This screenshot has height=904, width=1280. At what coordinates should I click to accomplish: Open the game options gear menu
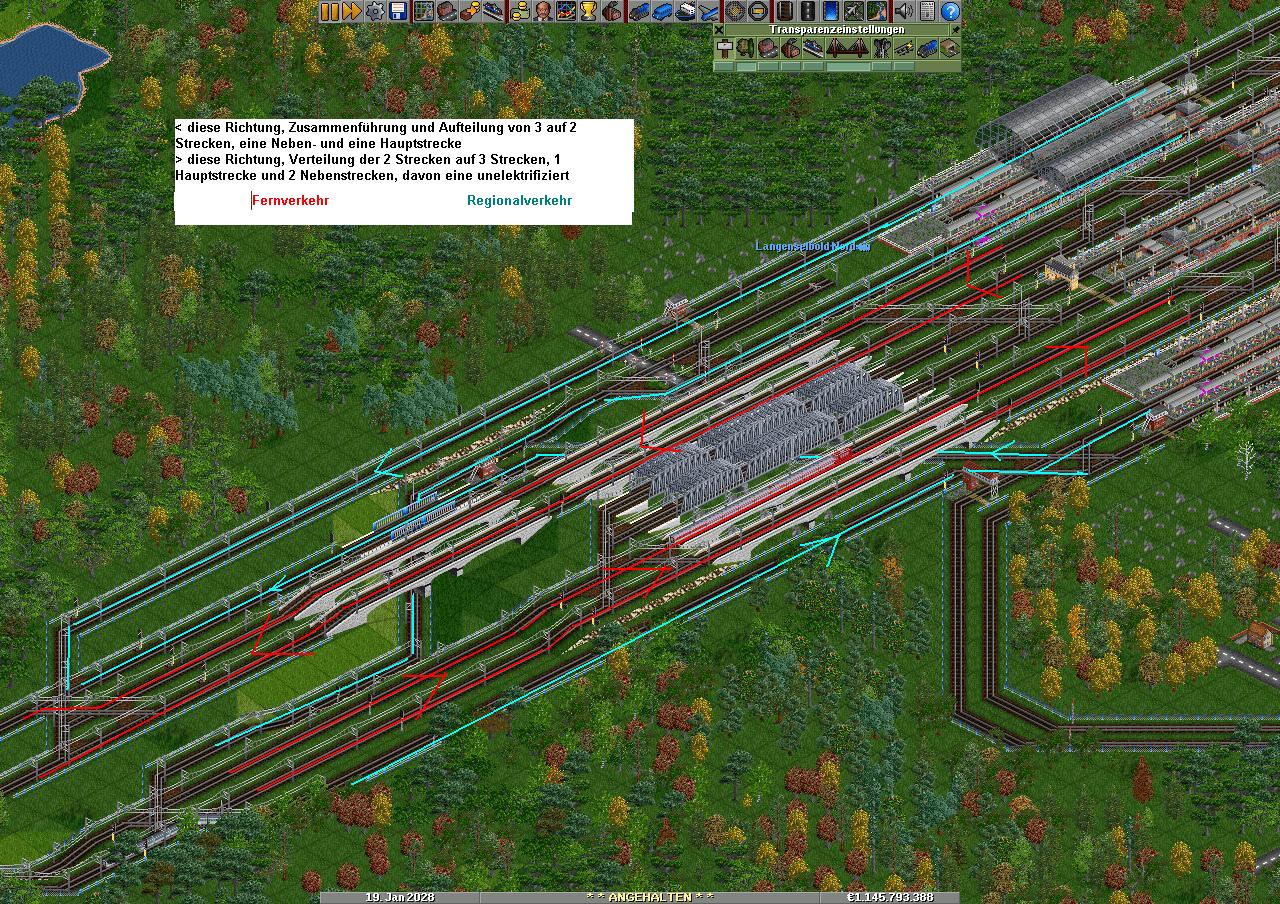tap(375, 11)
